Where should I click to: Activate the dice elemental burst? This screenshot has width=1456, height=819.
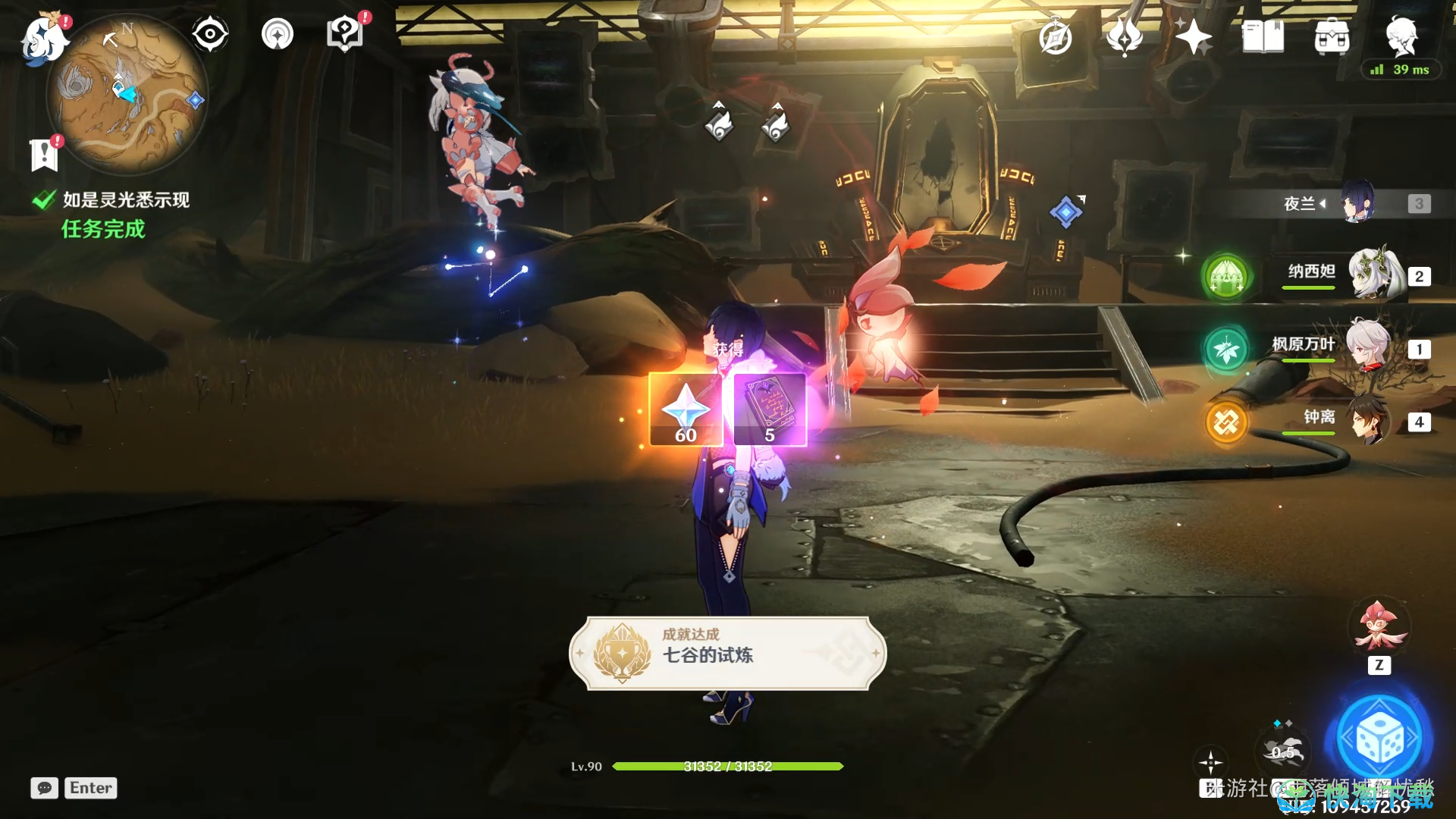coord(1379,739)
